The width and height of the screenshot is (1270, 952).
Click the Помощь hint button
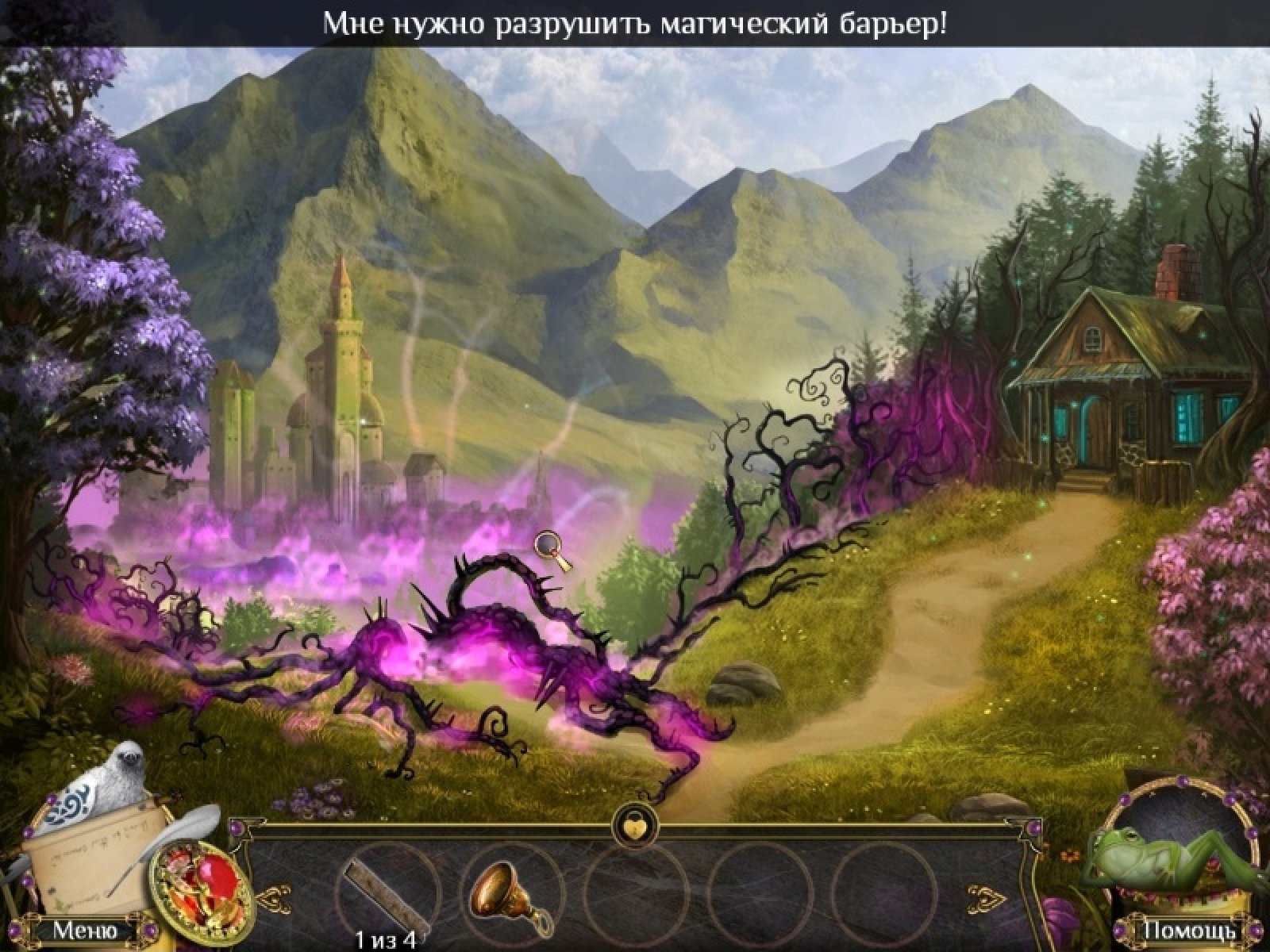[1188, 930]
